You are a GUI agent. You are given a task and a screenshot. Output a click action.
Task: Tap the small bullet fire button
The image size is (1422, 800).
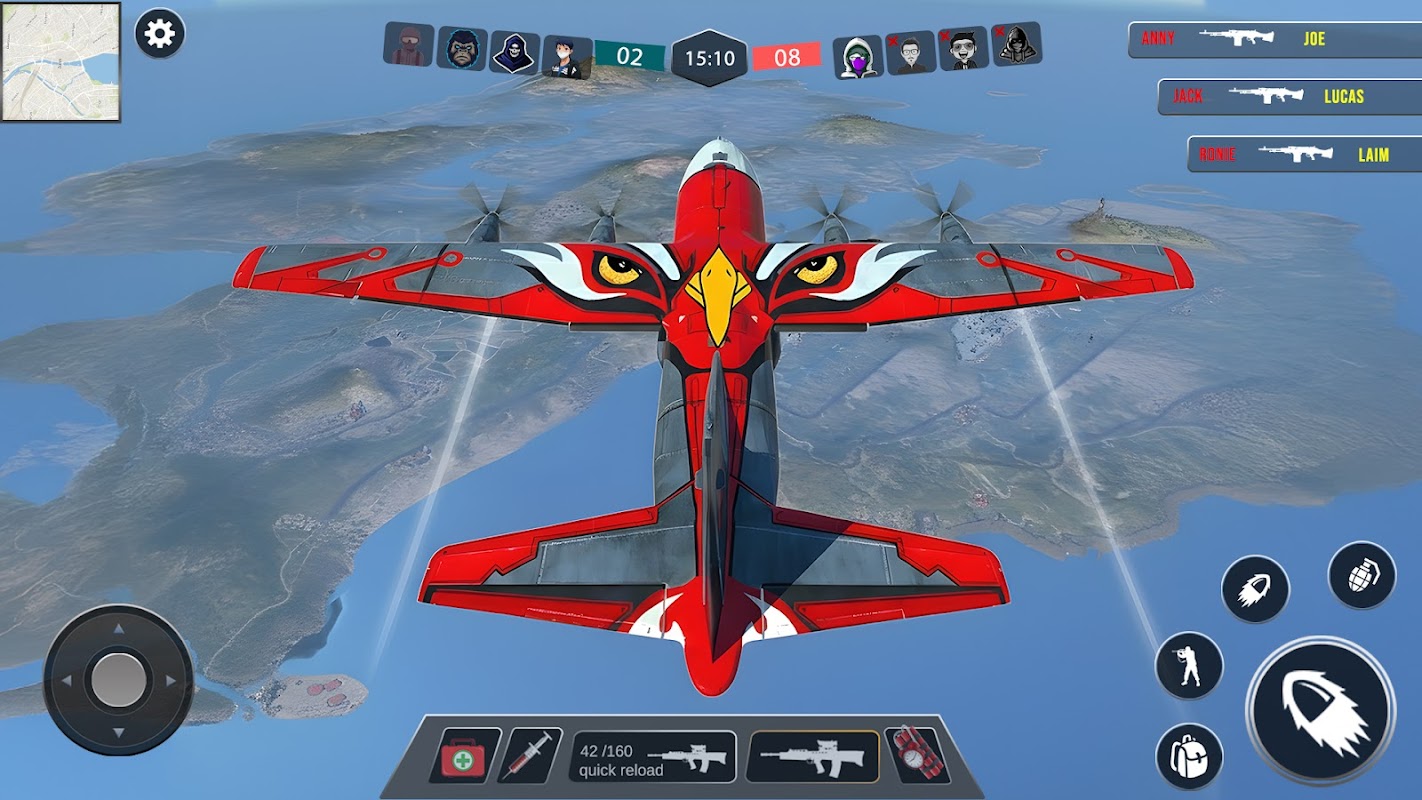click(1255, 590)
